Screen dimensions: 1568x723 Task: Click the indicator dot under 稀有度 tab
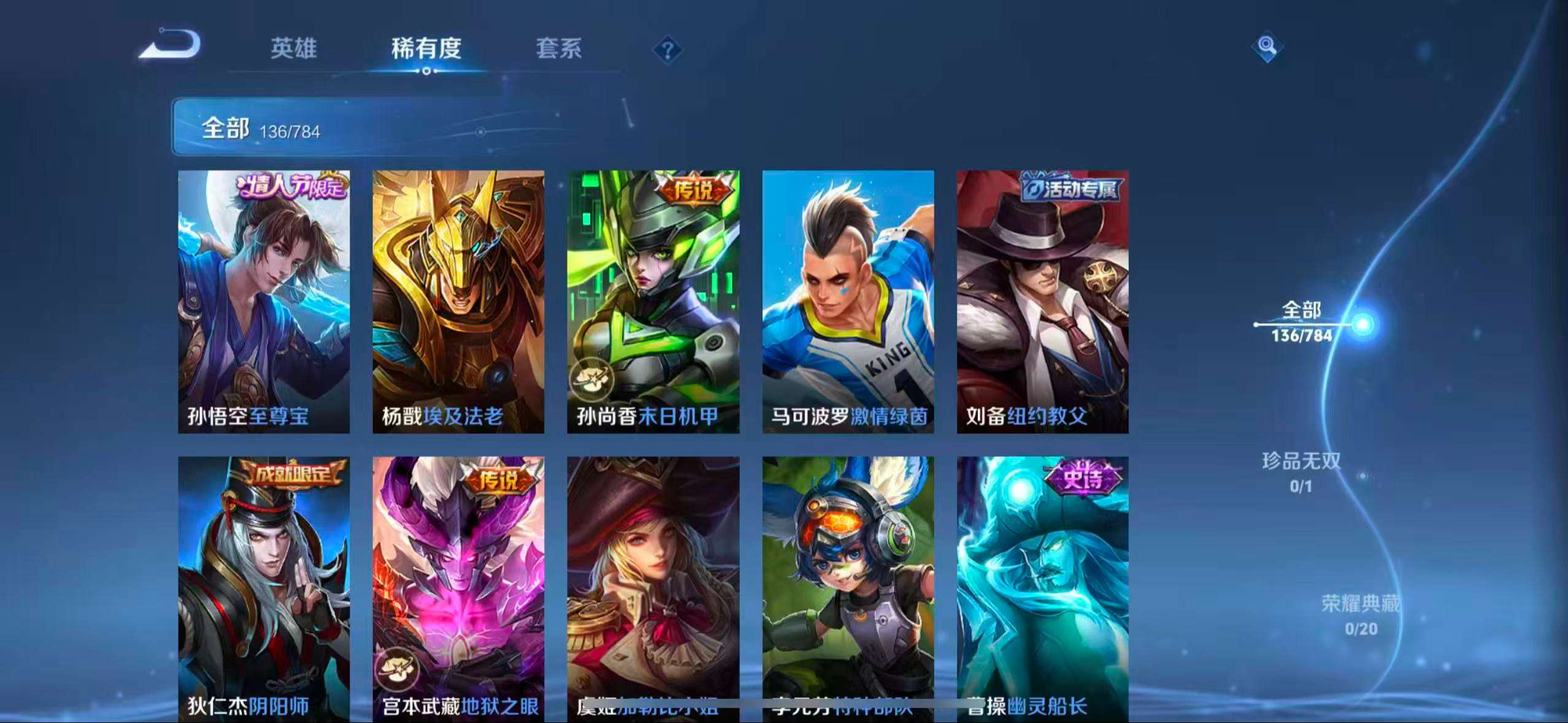pyautogui.click(x=428, y=72)
